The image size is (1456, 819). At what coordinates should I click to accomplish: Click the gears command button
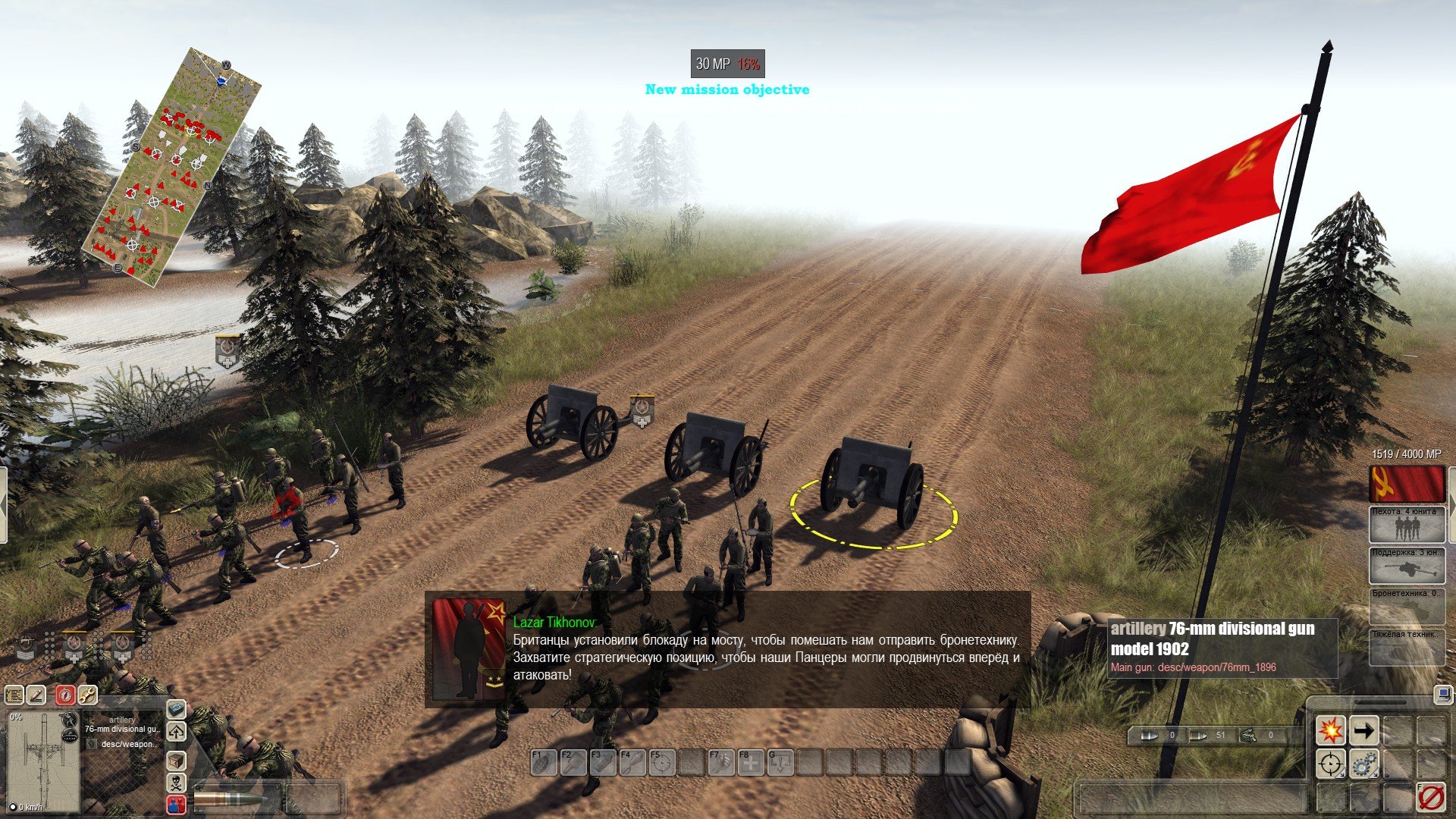[x=1363, y=764]
